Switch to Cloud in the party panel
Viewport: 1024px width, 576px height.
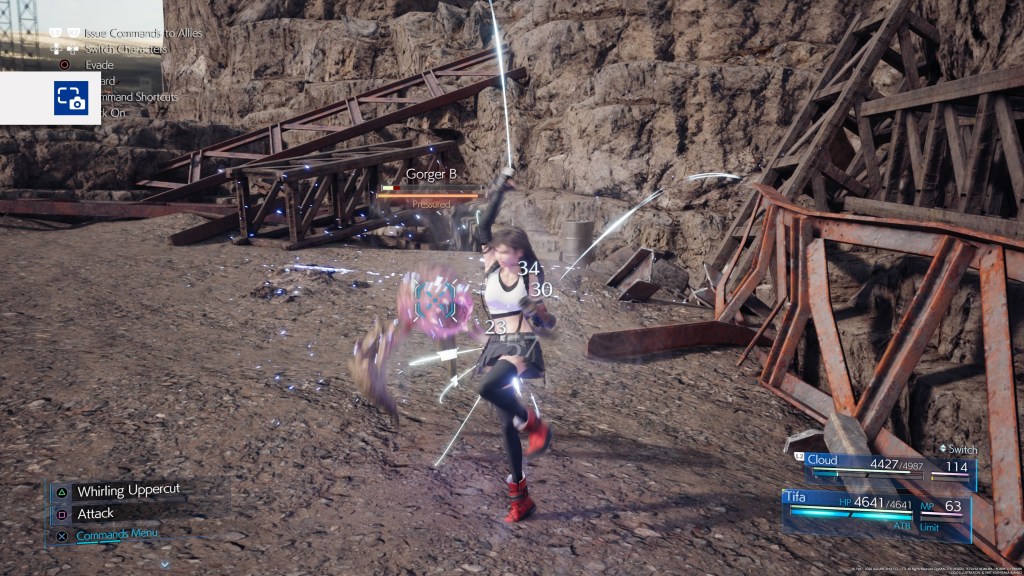pos(880,465)
